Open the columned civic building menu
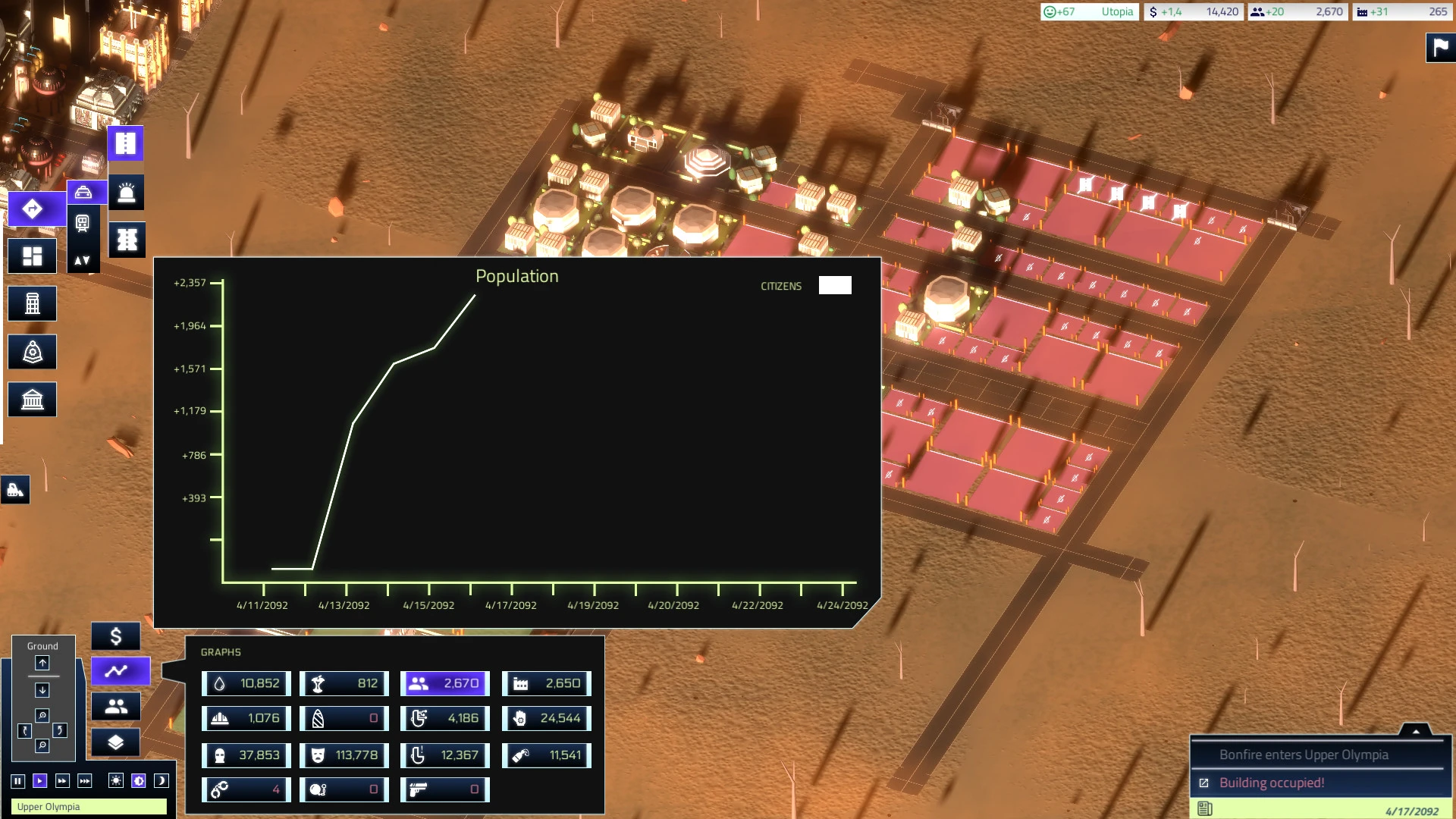Screen dimensions: 1456x819 click(32, 400)
